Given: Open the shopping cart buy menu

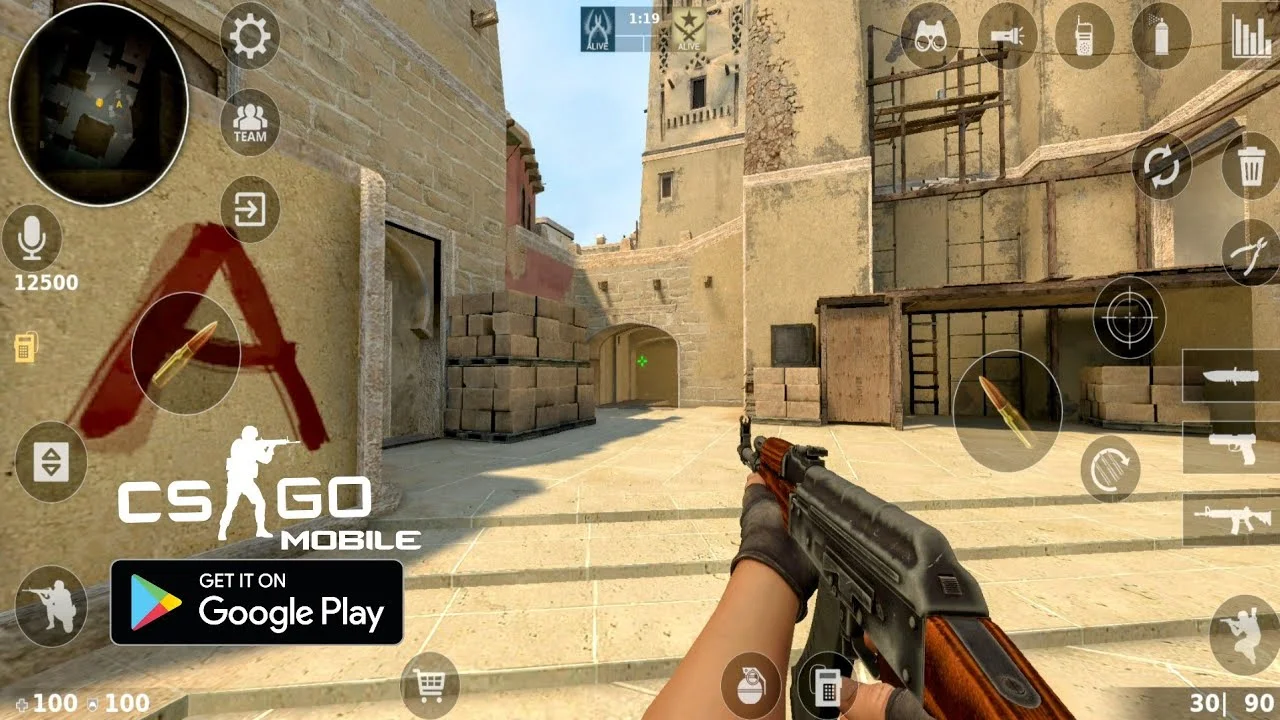Looking at the screenshot, I should tap(430, 686).
